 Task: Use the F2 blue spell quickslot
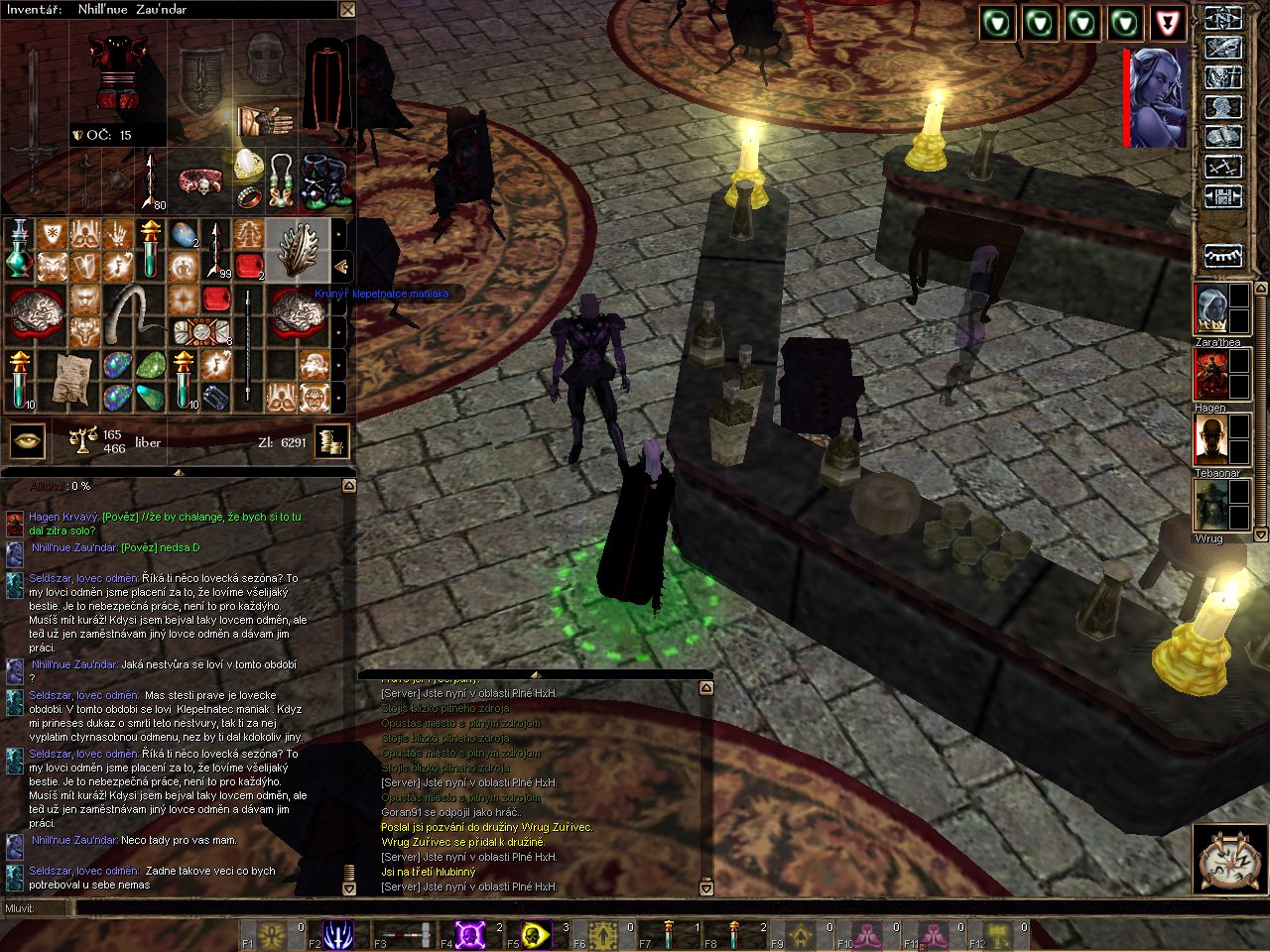338,934
